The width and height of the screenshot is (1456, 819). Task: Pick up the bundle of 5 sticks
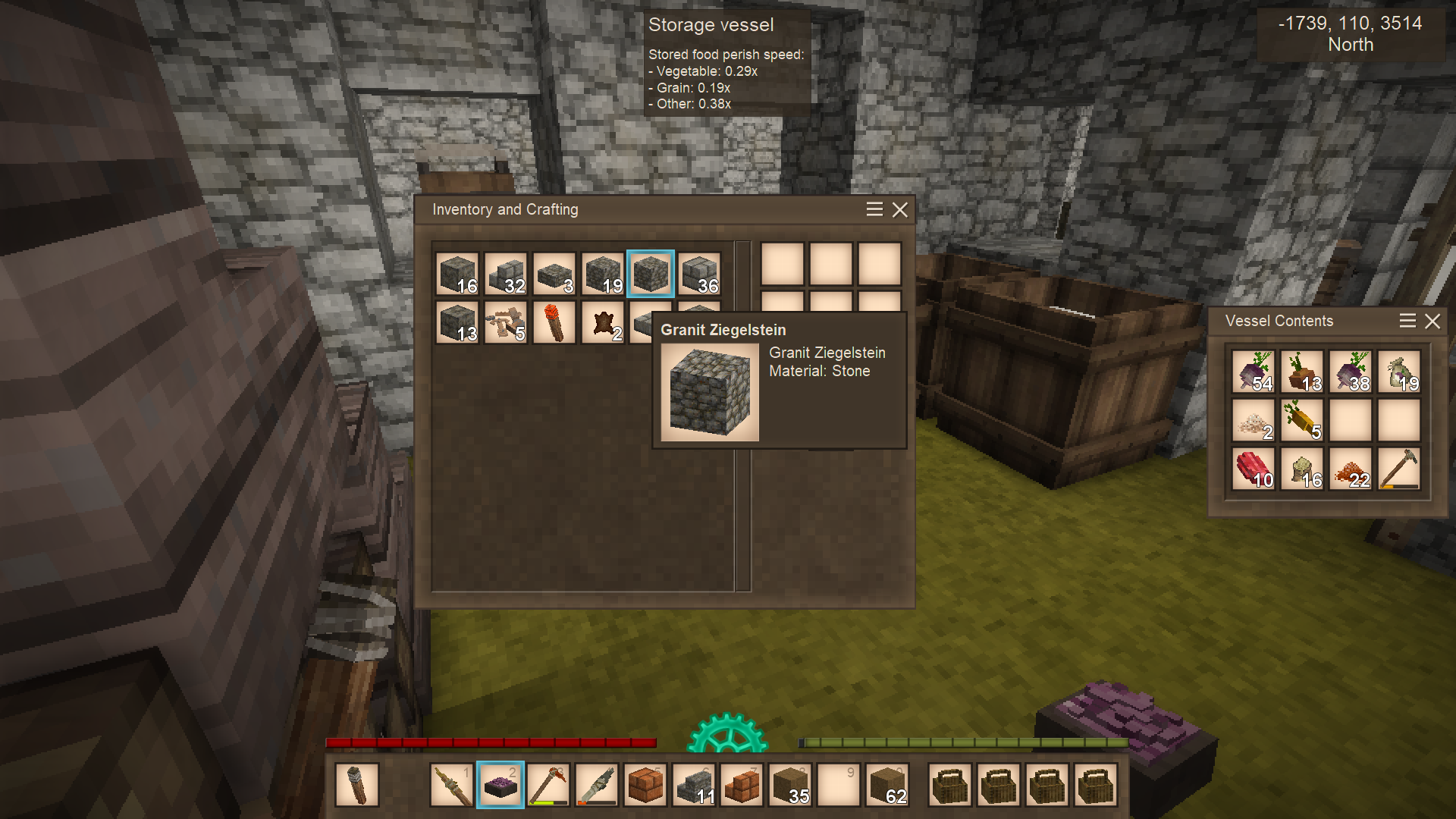[x=506, y=322]
